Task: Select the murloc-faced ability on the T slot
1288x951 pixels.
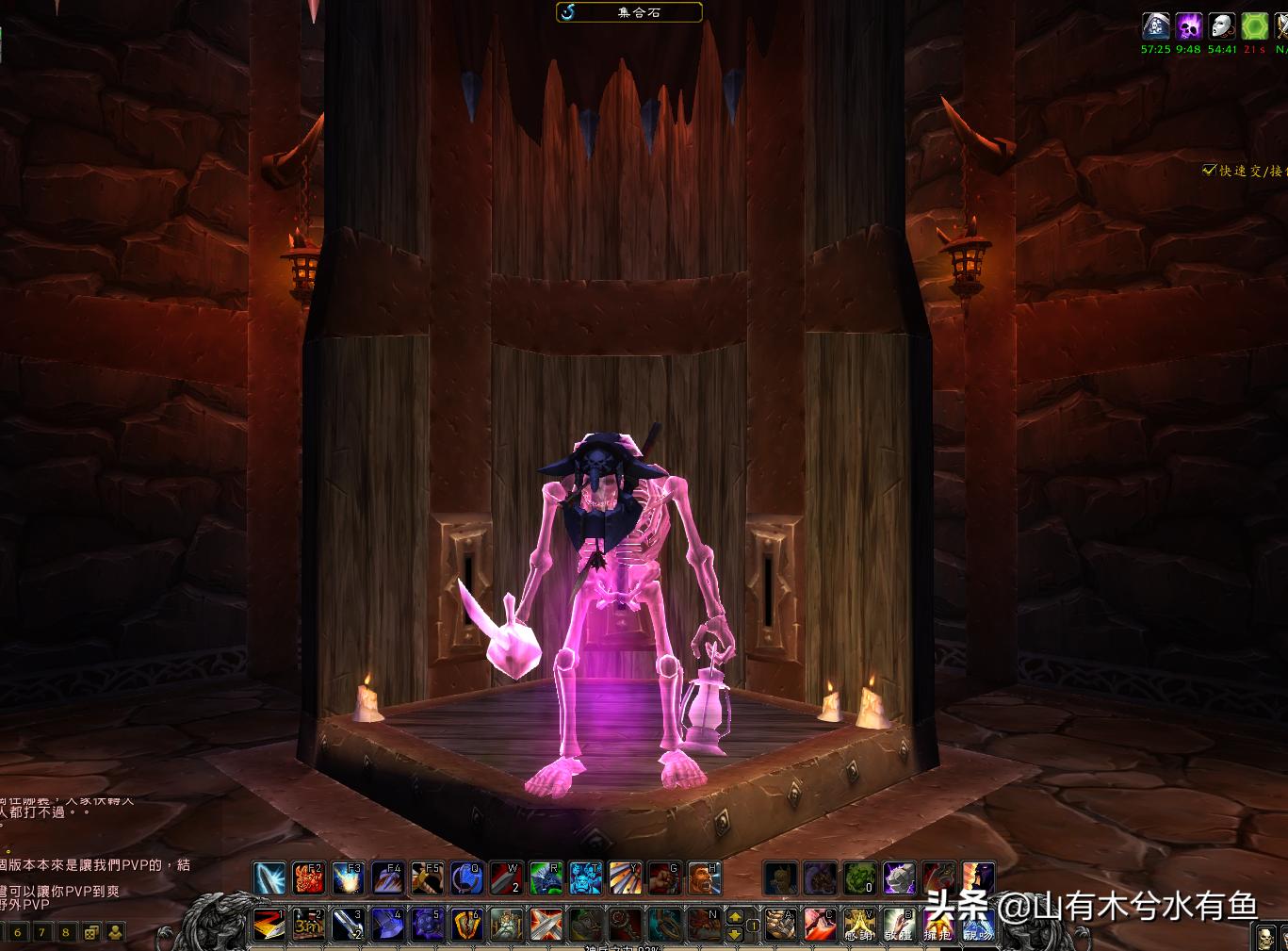Action: pyautogui.click(x=587, y=877)
